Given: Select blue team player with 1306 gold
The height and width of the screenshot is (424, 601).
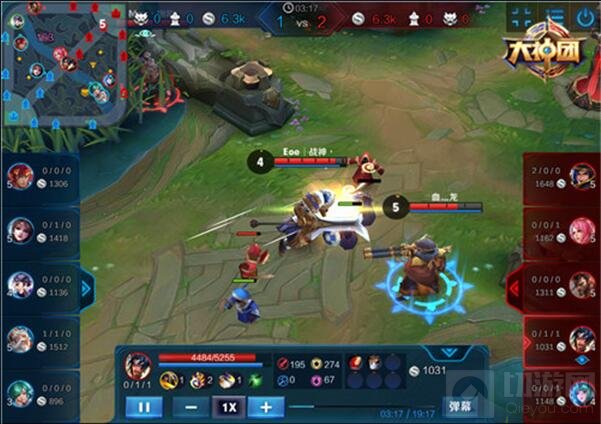Looking at the screenshot, I should point(40,177).
